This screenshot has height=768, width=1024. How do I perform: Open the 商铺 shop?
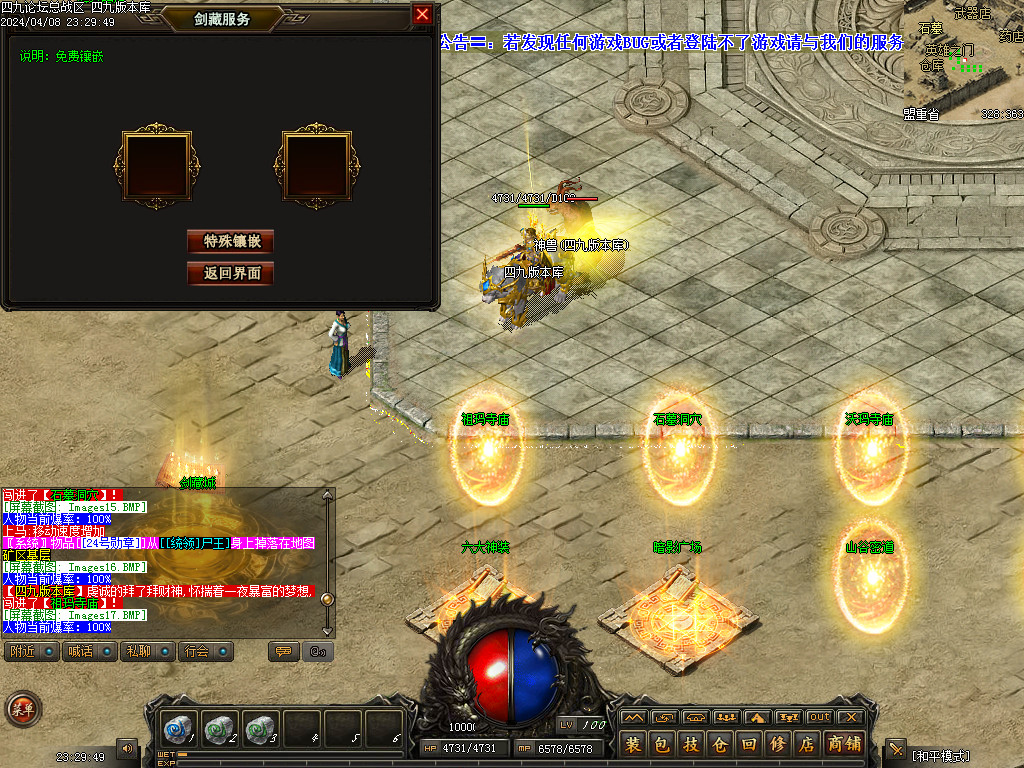point(844,744)
